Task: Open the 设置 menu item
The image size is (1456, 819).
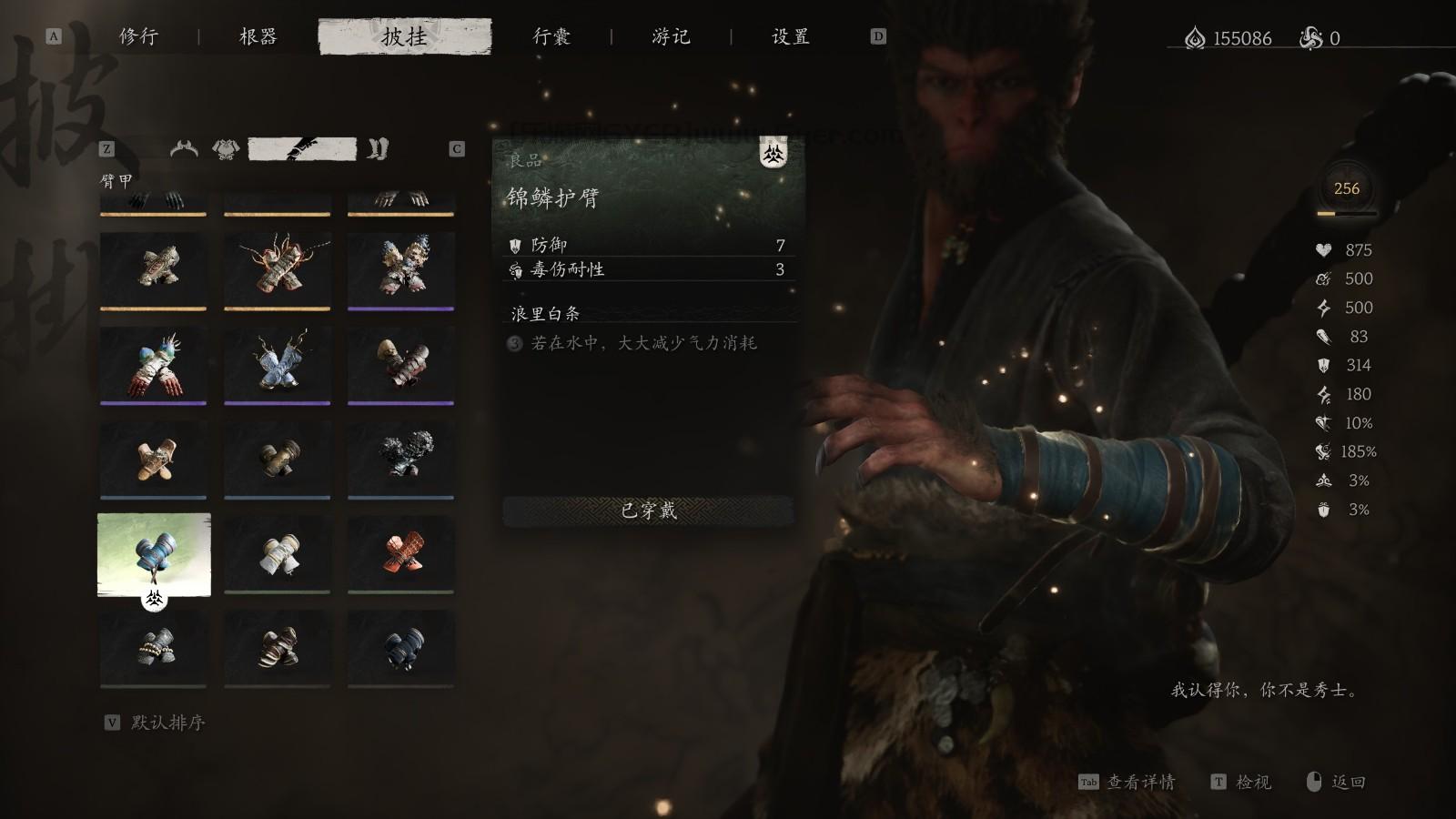Action: [788, 37]
